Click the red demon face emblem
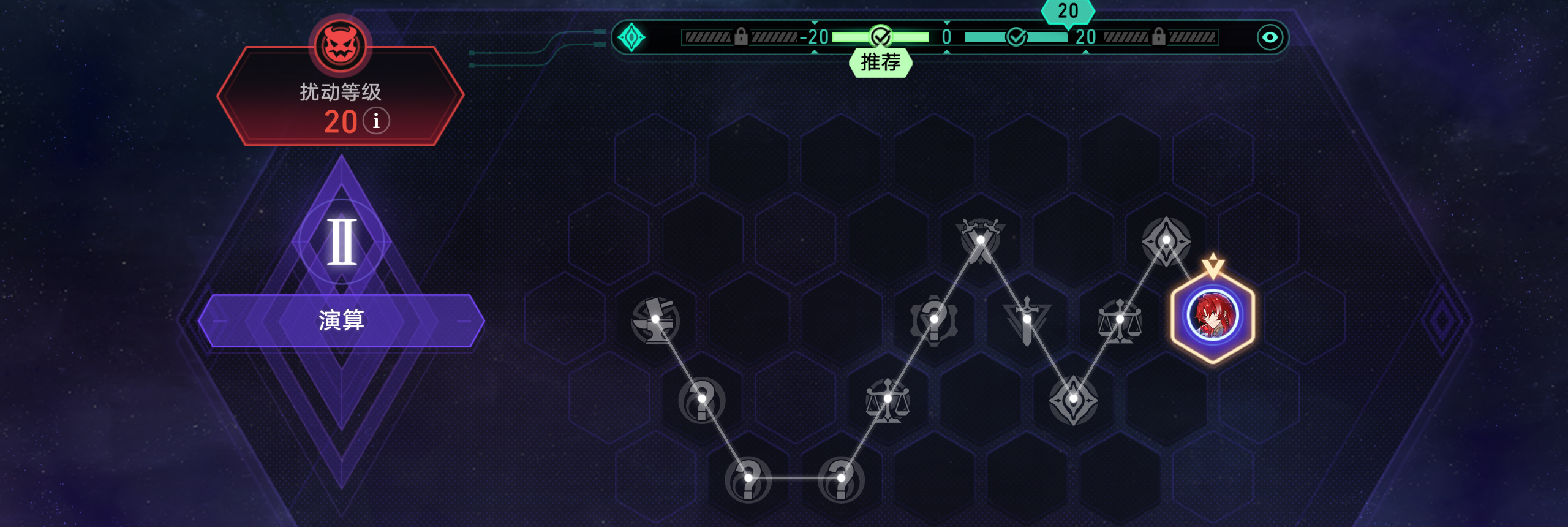This screenshot has height=527, width=1568. pos(341,45)
